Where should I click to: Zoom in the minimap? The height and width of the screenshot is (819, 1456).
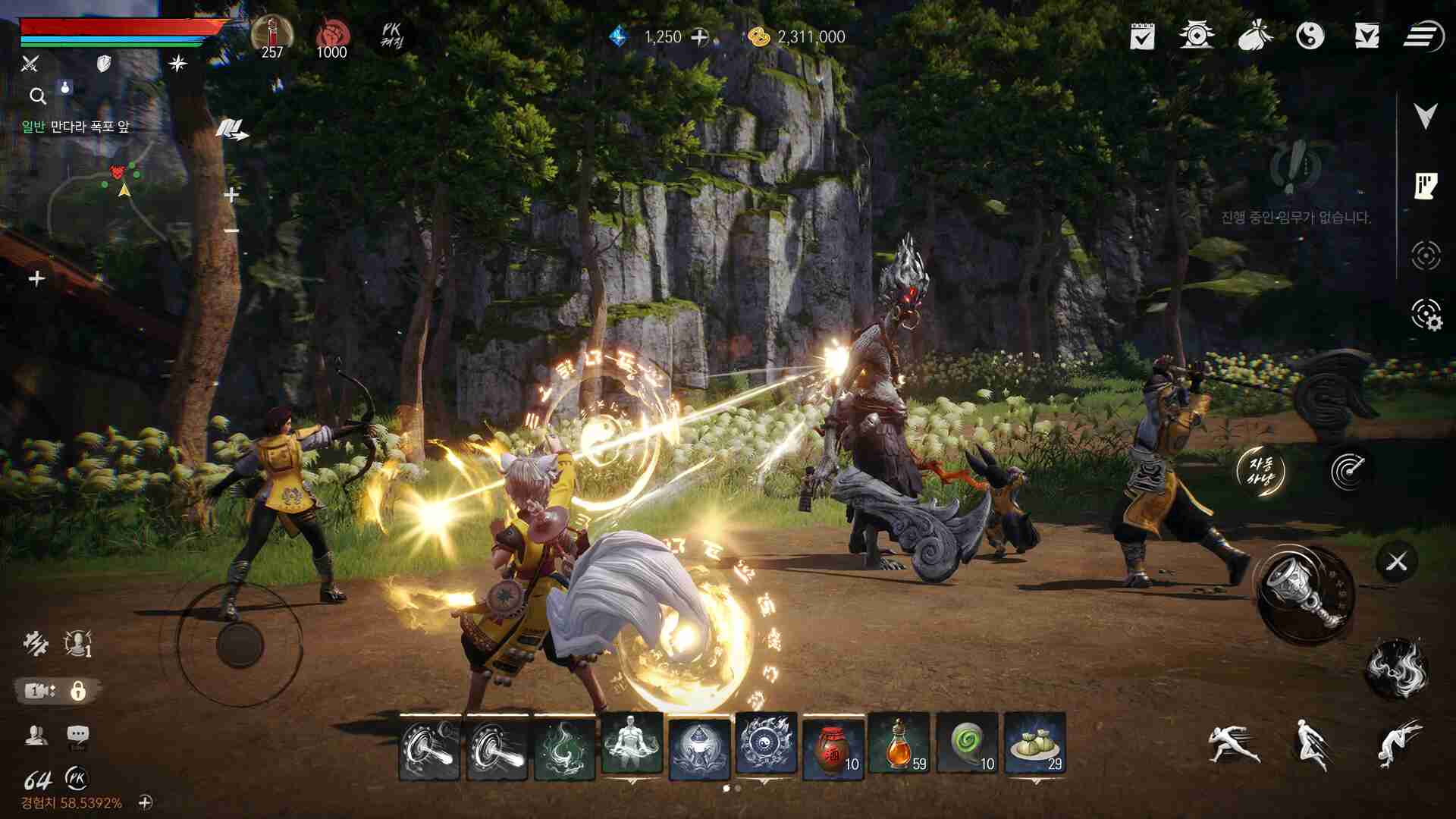point(231,196)
